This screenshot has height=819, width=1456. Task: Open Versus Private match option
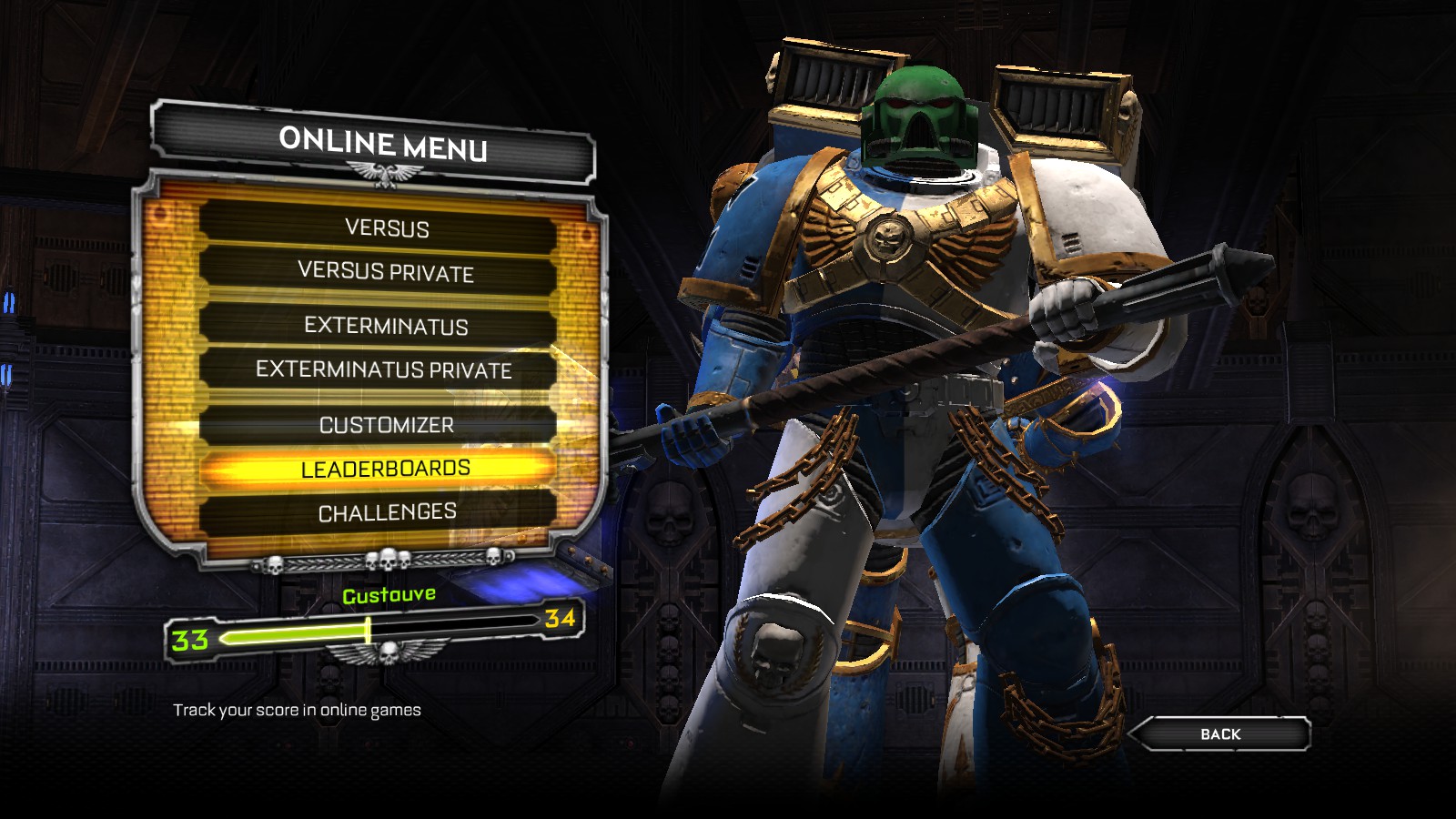click(x=386, y=272)
